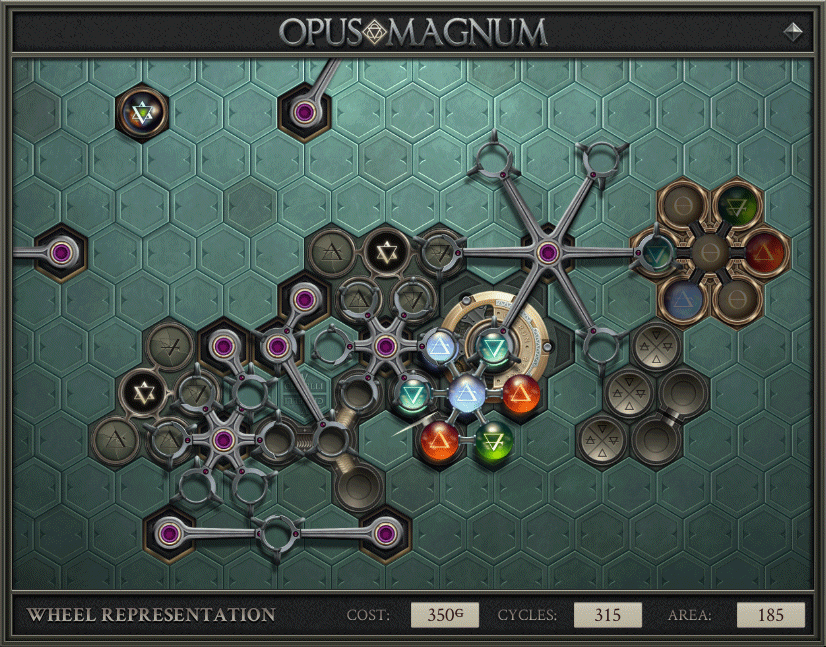Click the diamond gem icon in the title bar
The width and height of the screenshot is (826, 647).
(794, 31)
